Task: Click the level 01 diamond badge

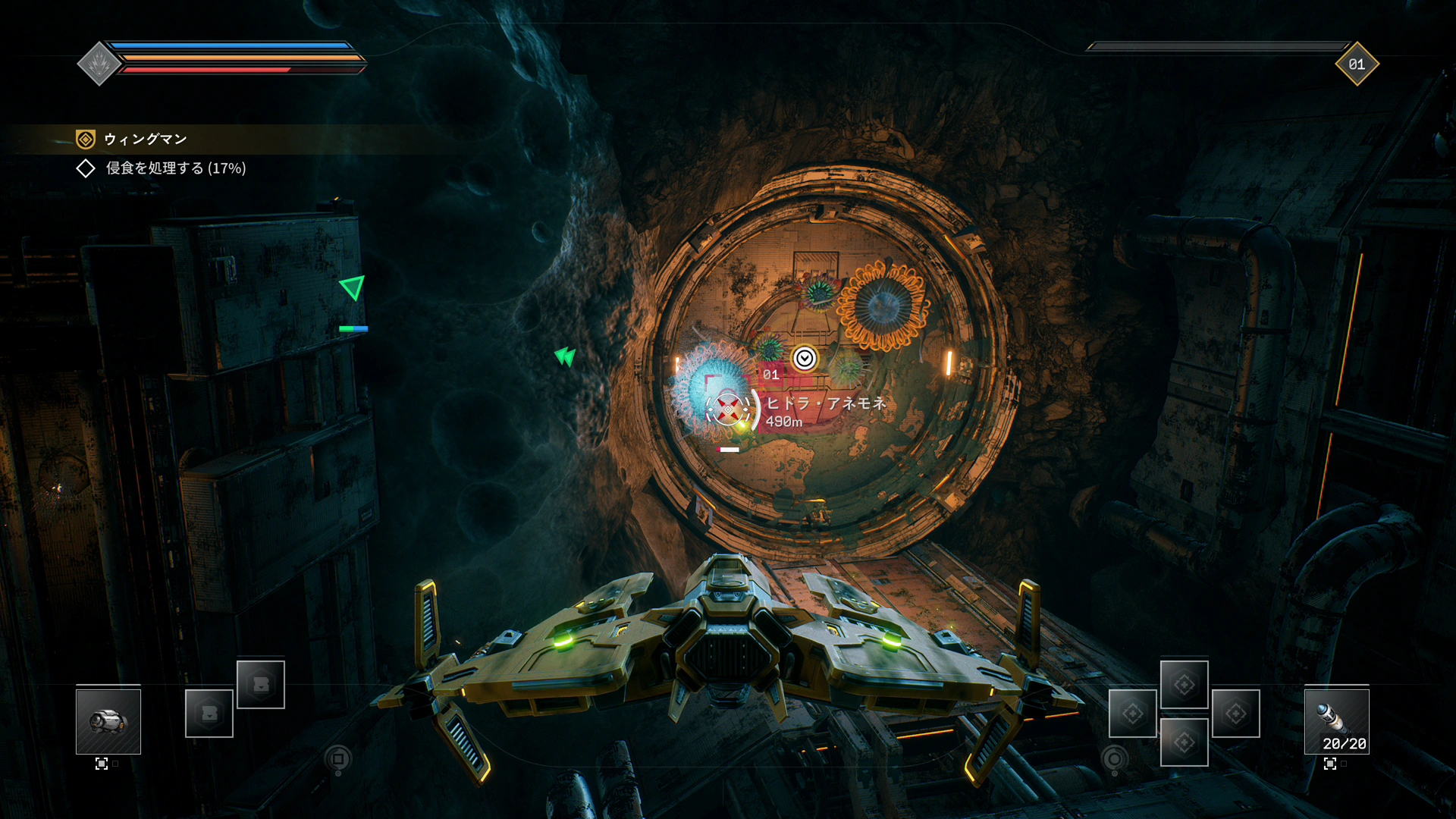Action: click(1357, 64)
